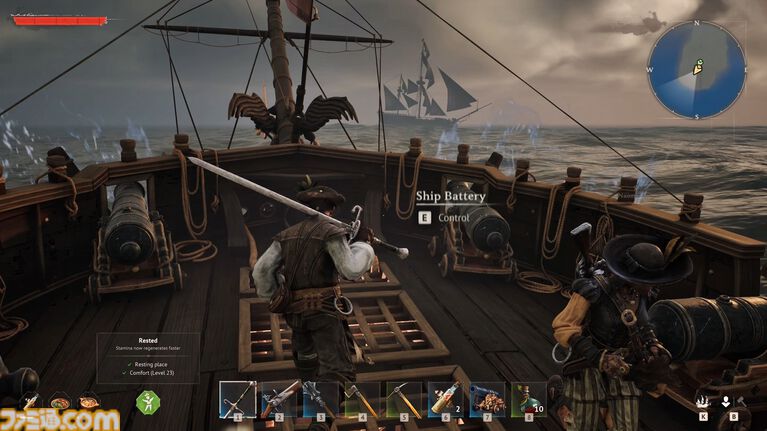Select the rapier sword hotbar slot
The image size is (767, 431).
(238, 399)
